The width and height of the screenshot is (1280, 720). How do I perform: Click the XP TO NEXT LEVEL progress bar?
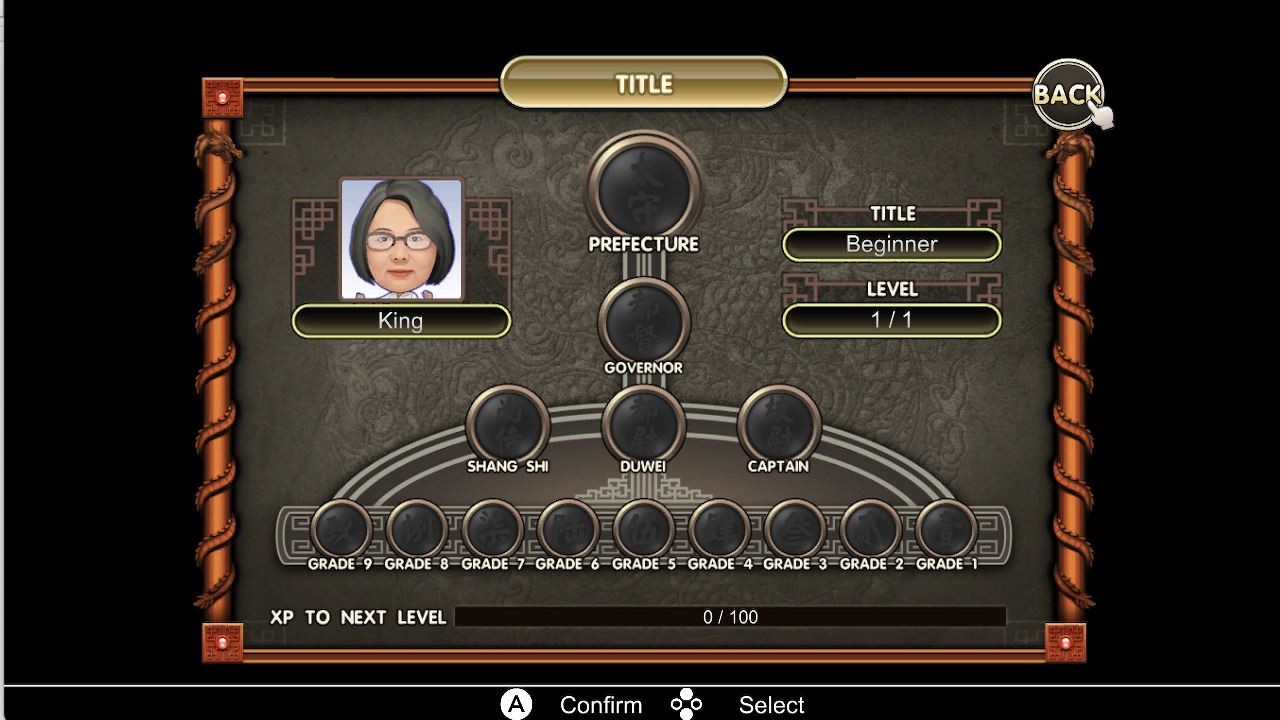click(x=730, y=617)
